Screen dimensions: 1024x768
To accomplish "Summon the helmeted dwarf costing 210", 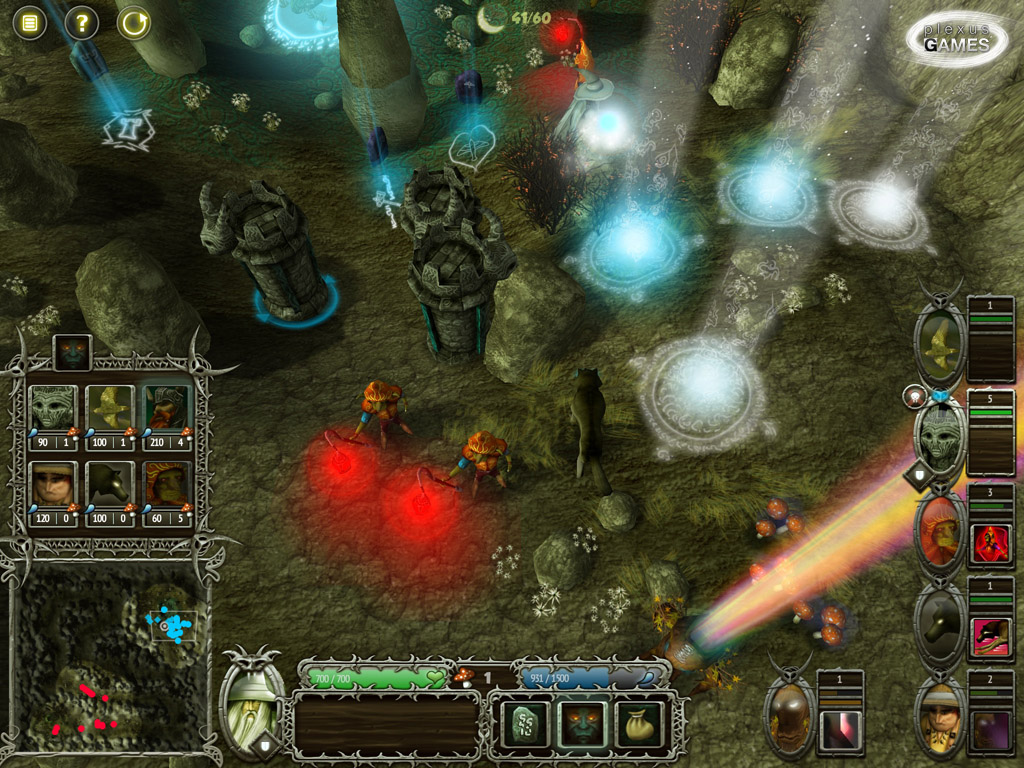I will pos(166,408).
